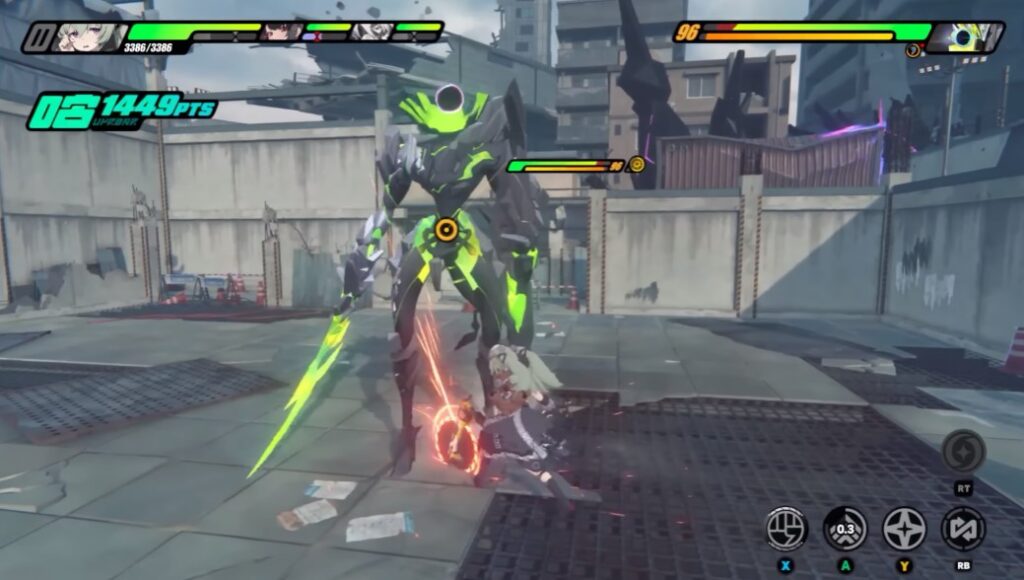Screen dimensions: 1024x580
Task: Use the four-point star special attack
Action: [904, 528]
